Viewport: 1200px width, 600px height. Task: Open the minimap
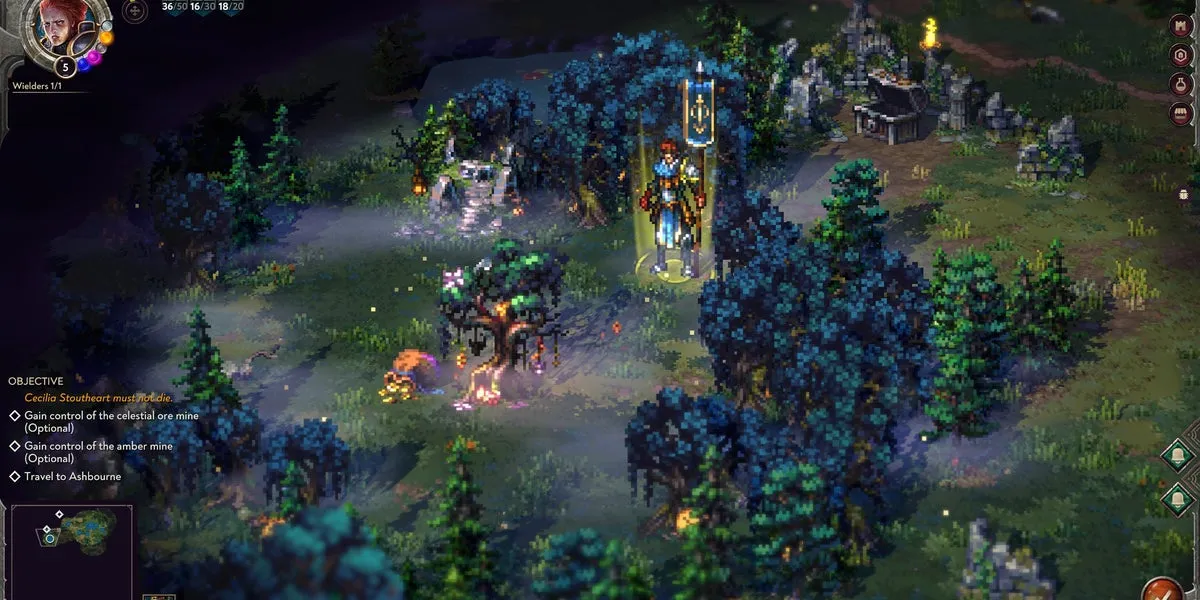(x=72, y=545)
